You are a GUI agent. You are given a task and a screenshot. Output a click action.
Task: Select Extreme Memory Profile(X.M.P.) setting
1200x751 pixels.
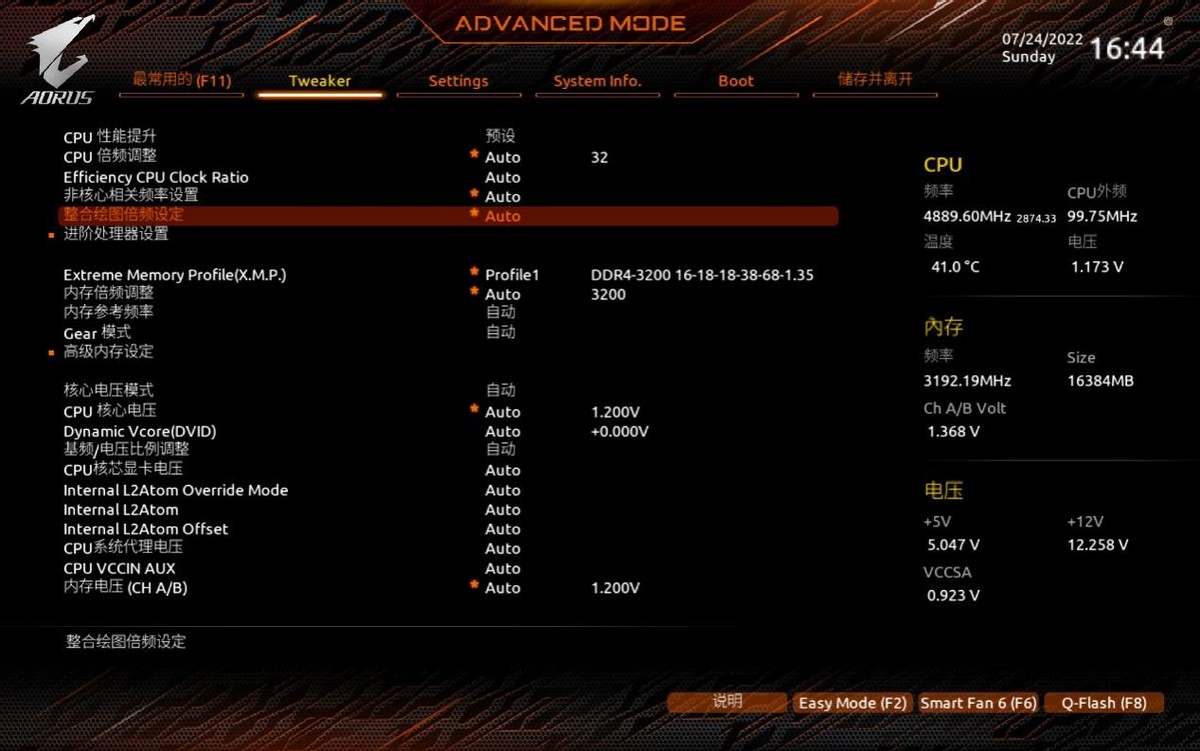click(x=175, y=275)
